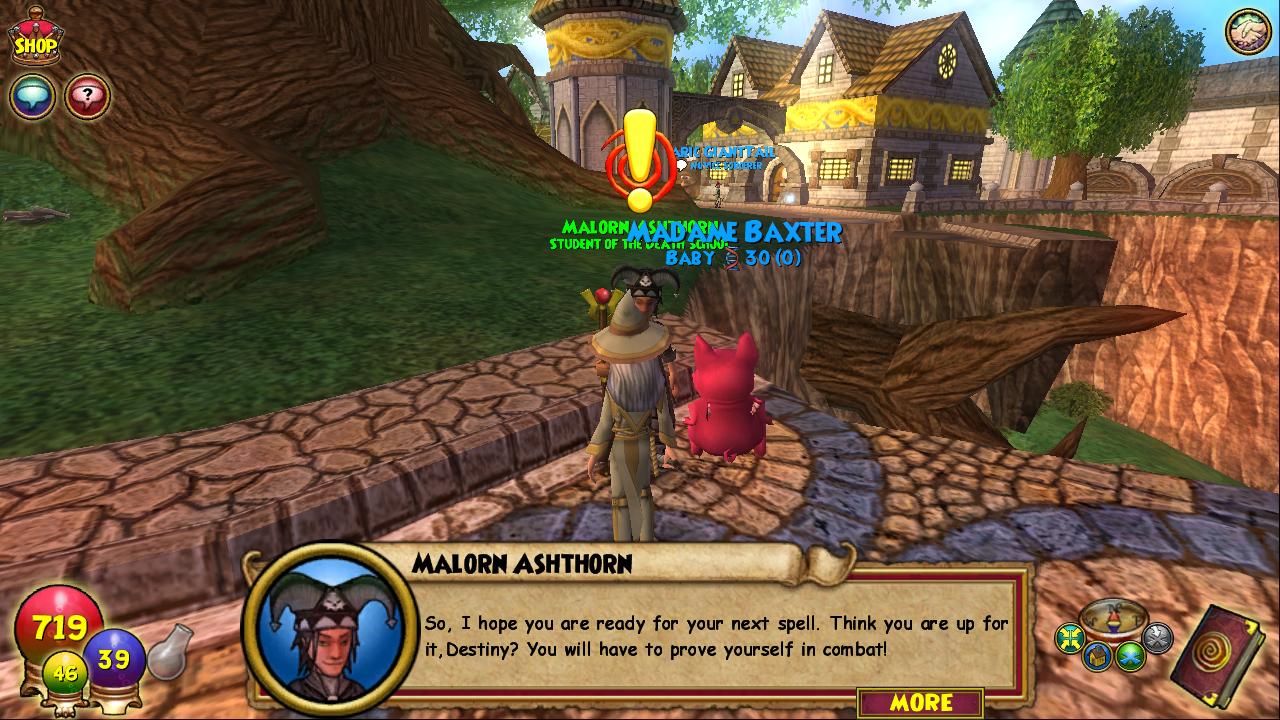The width and height of the screenshot is (1280, 720).
Task: Continue dialogue with the MORE button
Action: (x=920, y=702)
